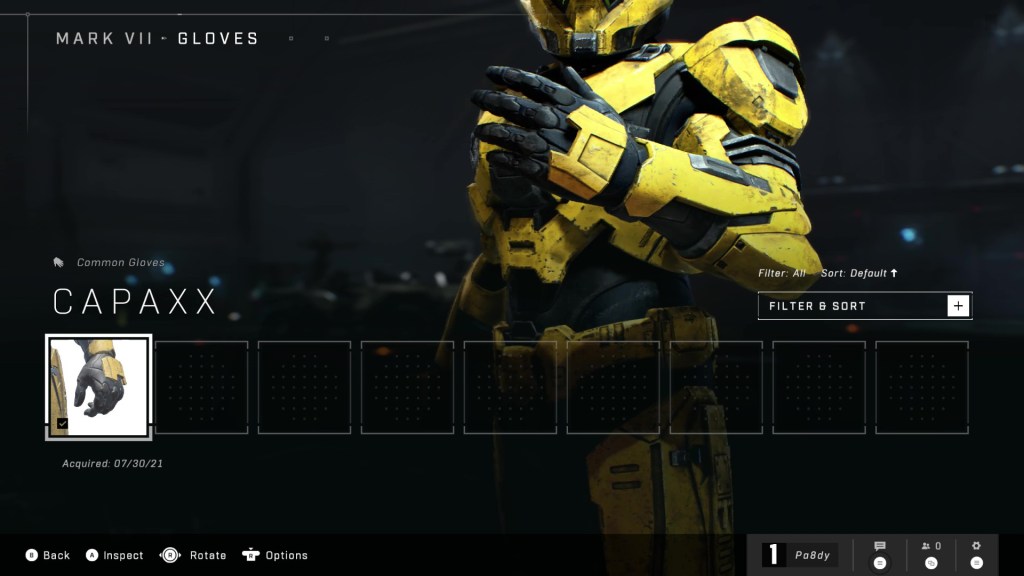The width and height of the screenshot is (1024, 576).
Task: Inspect the selected gloves
Action: [123, 555]
